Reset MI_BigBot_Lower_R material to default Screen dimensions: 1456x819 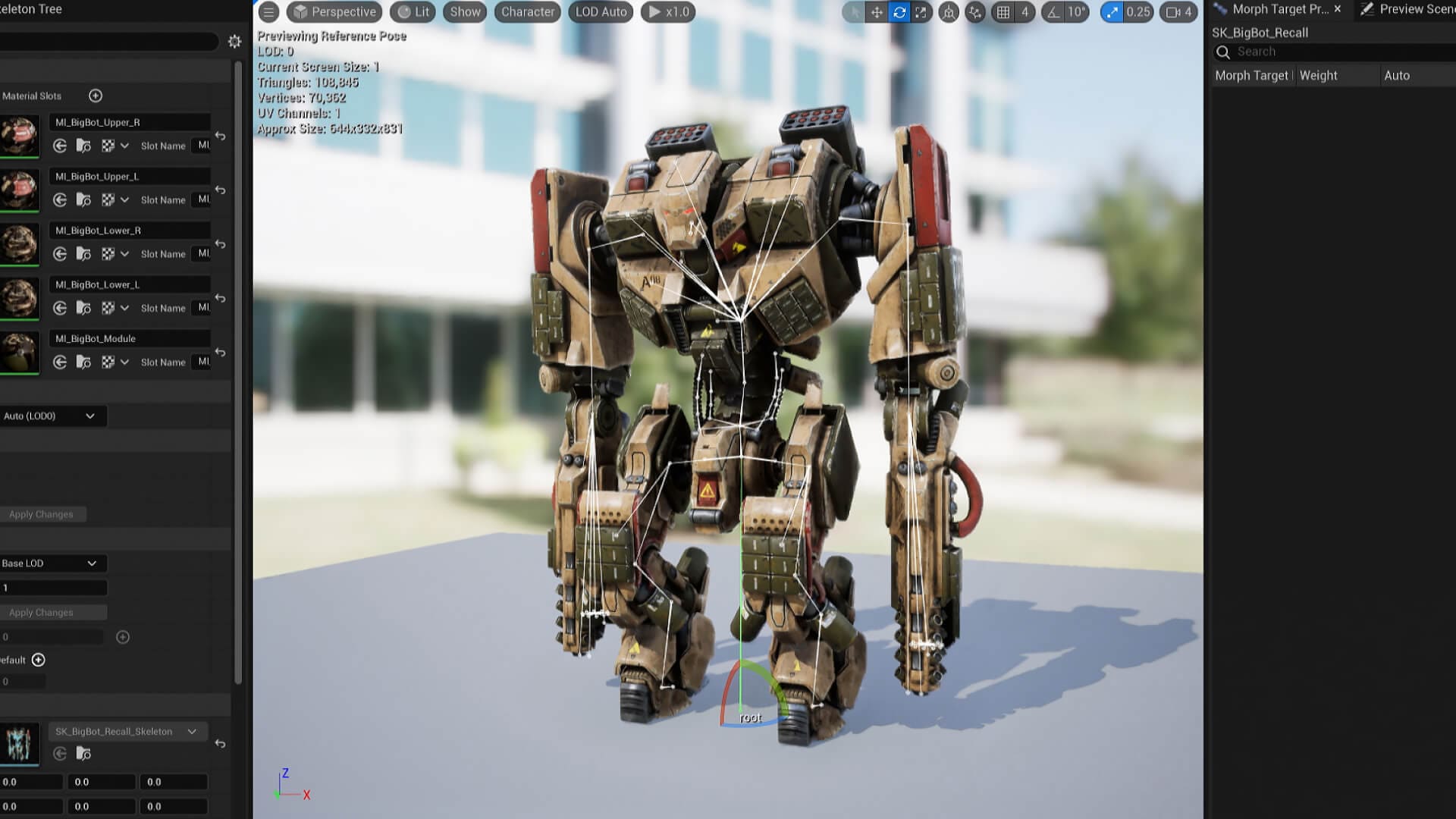pyautogui.click(x=220, y=245)
